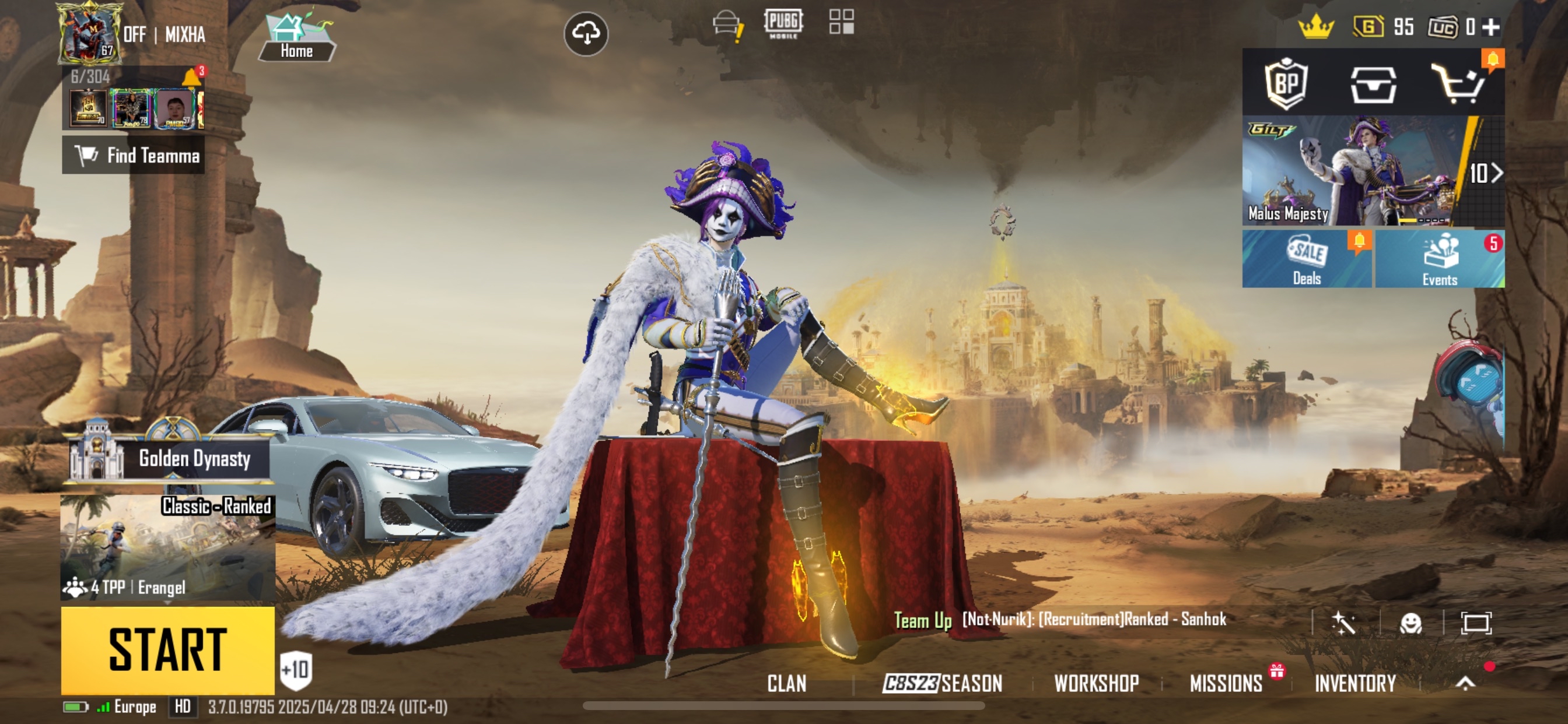Open the cloud download manager

tap(586, 33)
